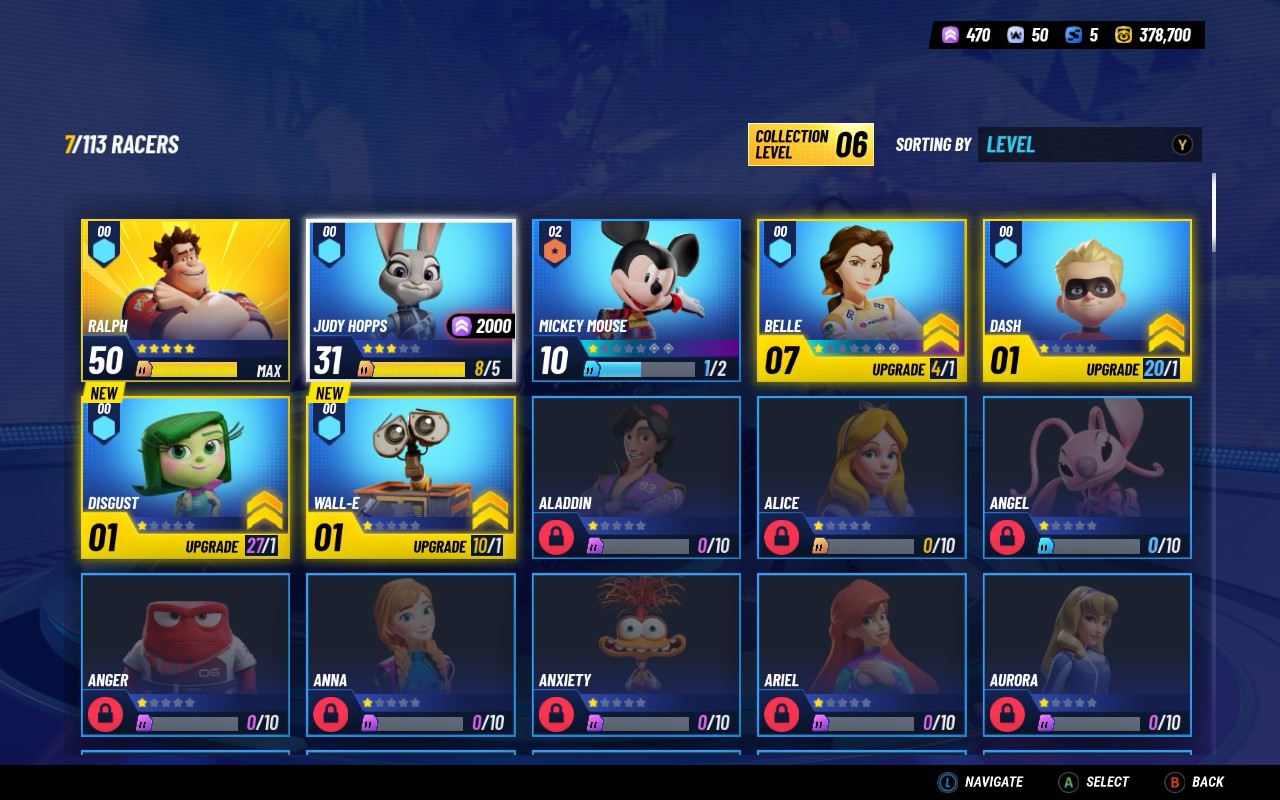The width and height of the screenshot is (1280, 800).
Task: Select the locked Angel racer card
Action: click(x=1087, y=477)
